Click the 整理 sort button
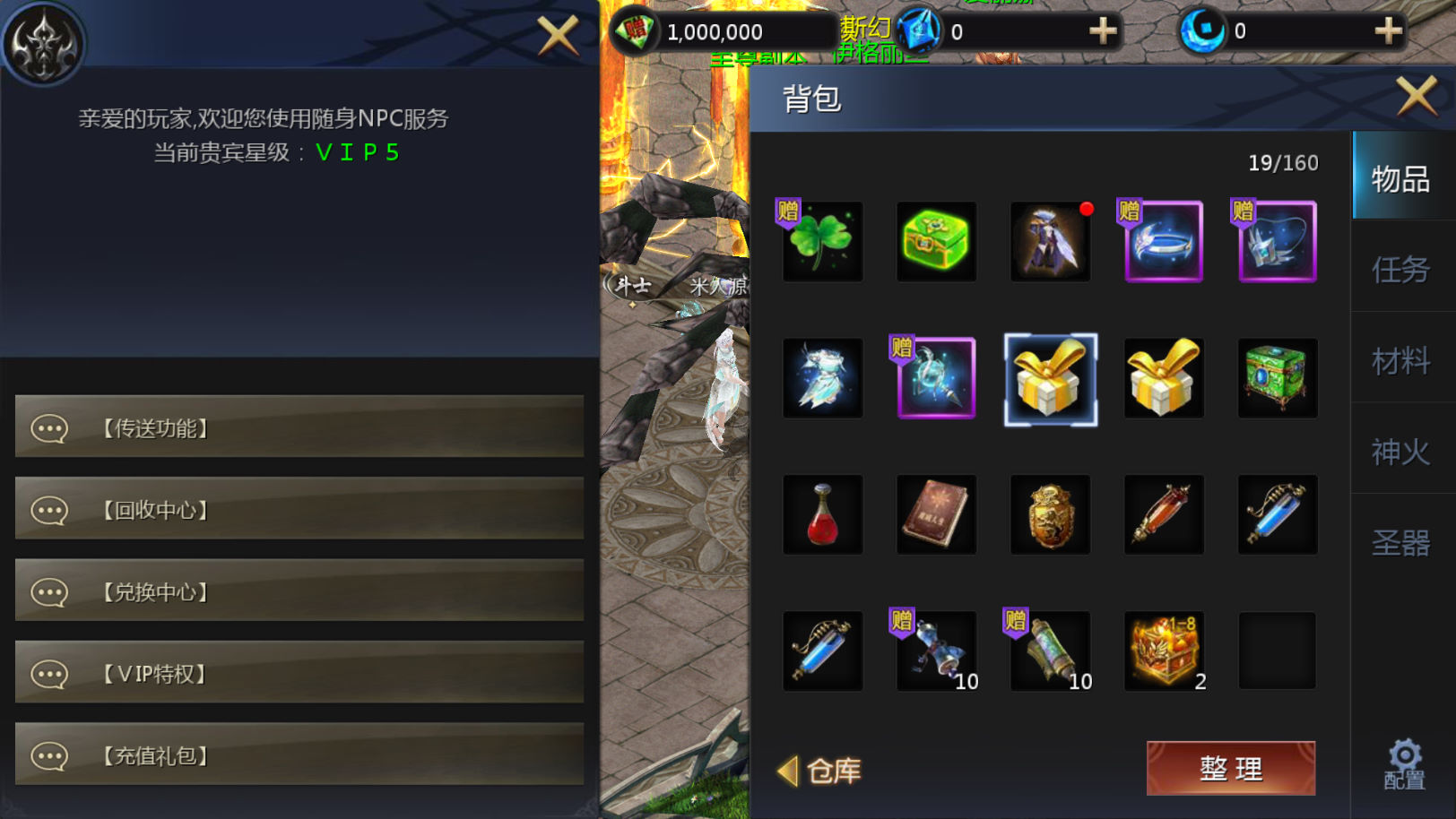Screen dimensions: 1456x819 1230,768
